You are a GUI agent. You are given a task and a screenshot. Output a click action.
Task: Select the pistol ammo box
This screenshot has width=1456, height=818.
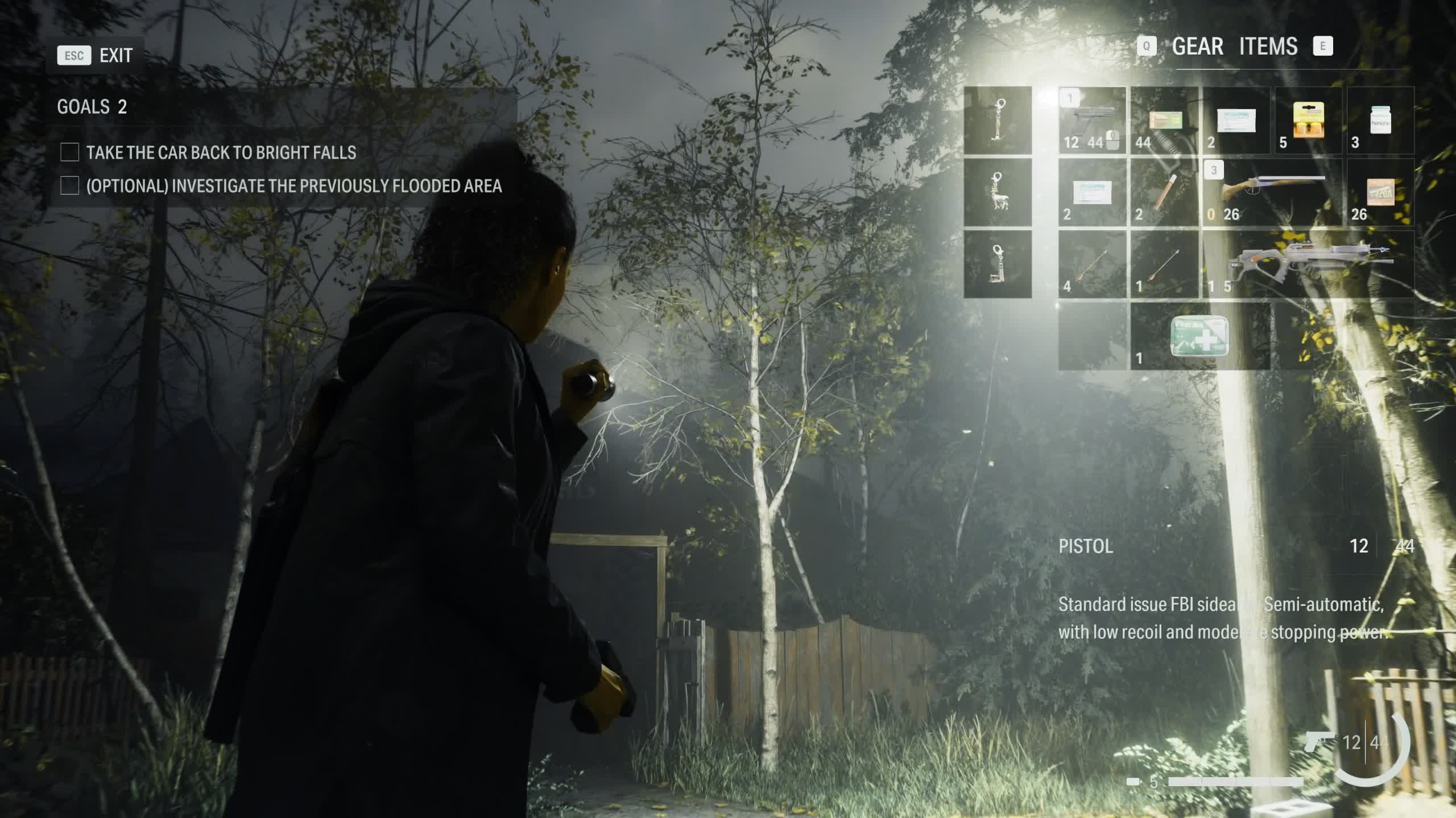tap(1164, 121)
